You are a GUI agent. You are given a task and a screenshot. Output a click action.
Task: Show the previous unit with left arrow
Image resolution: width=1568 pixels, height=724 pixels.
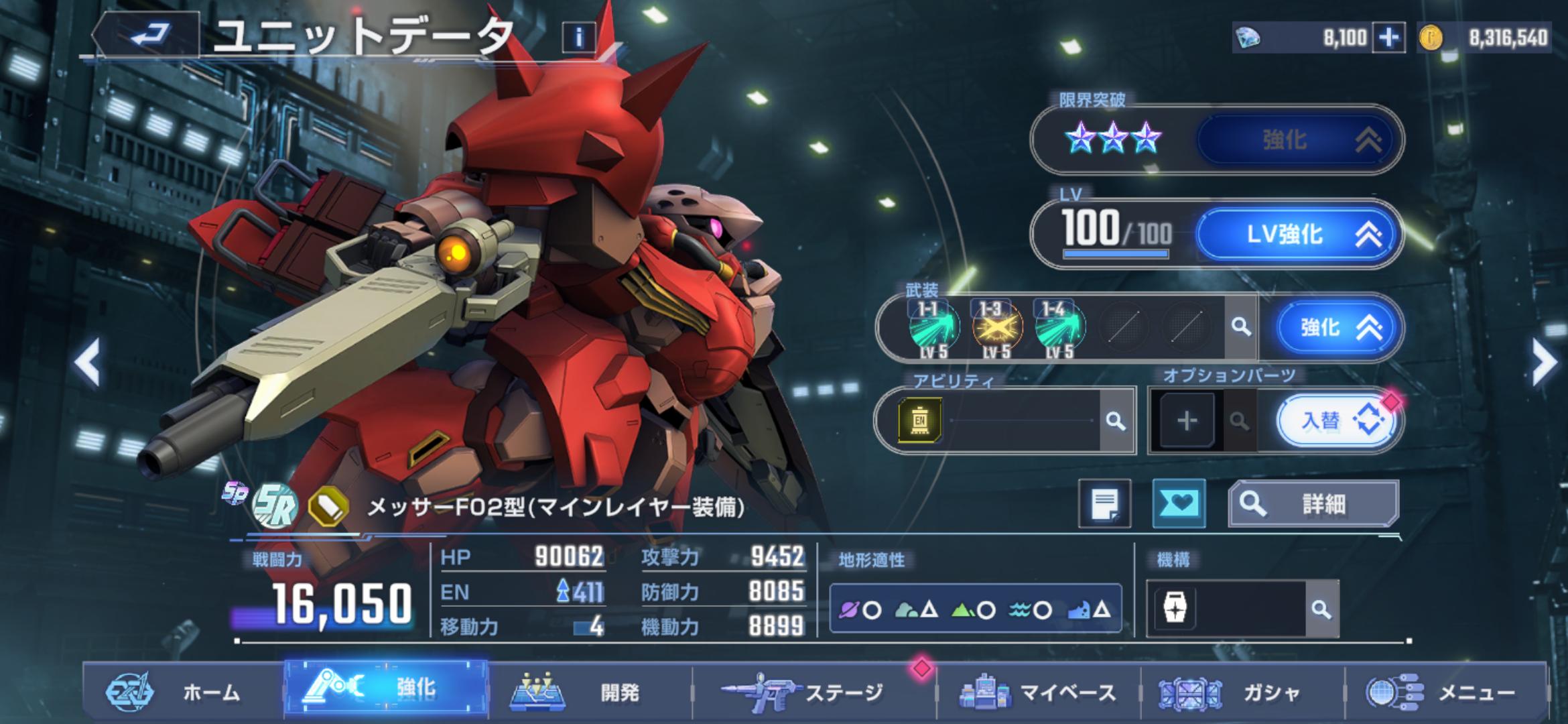88,363
